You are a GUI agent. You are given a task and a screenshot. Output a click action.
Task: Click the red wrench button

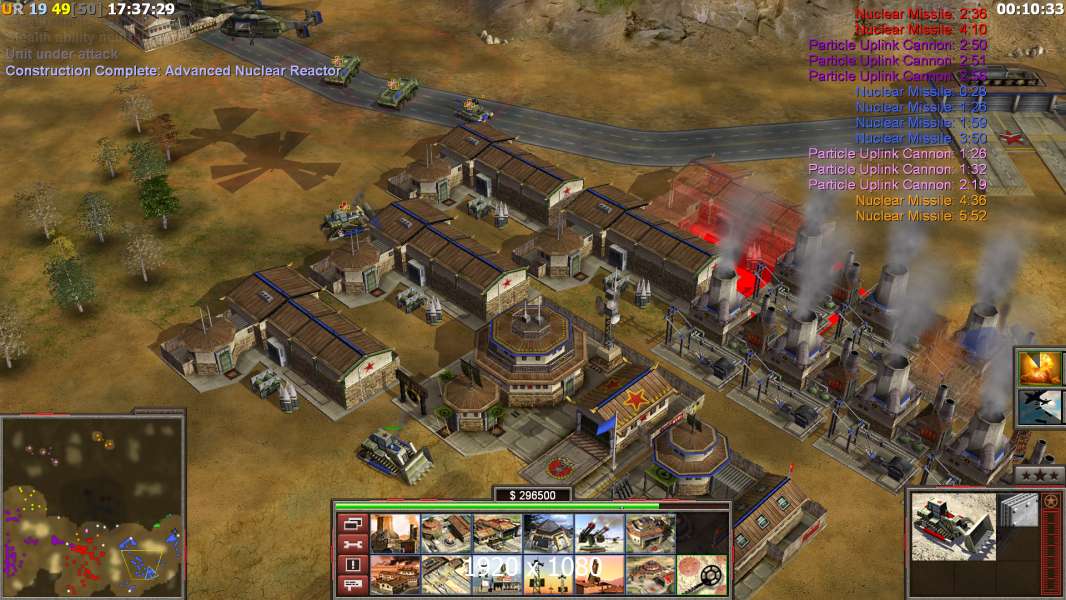click(352, 544)
